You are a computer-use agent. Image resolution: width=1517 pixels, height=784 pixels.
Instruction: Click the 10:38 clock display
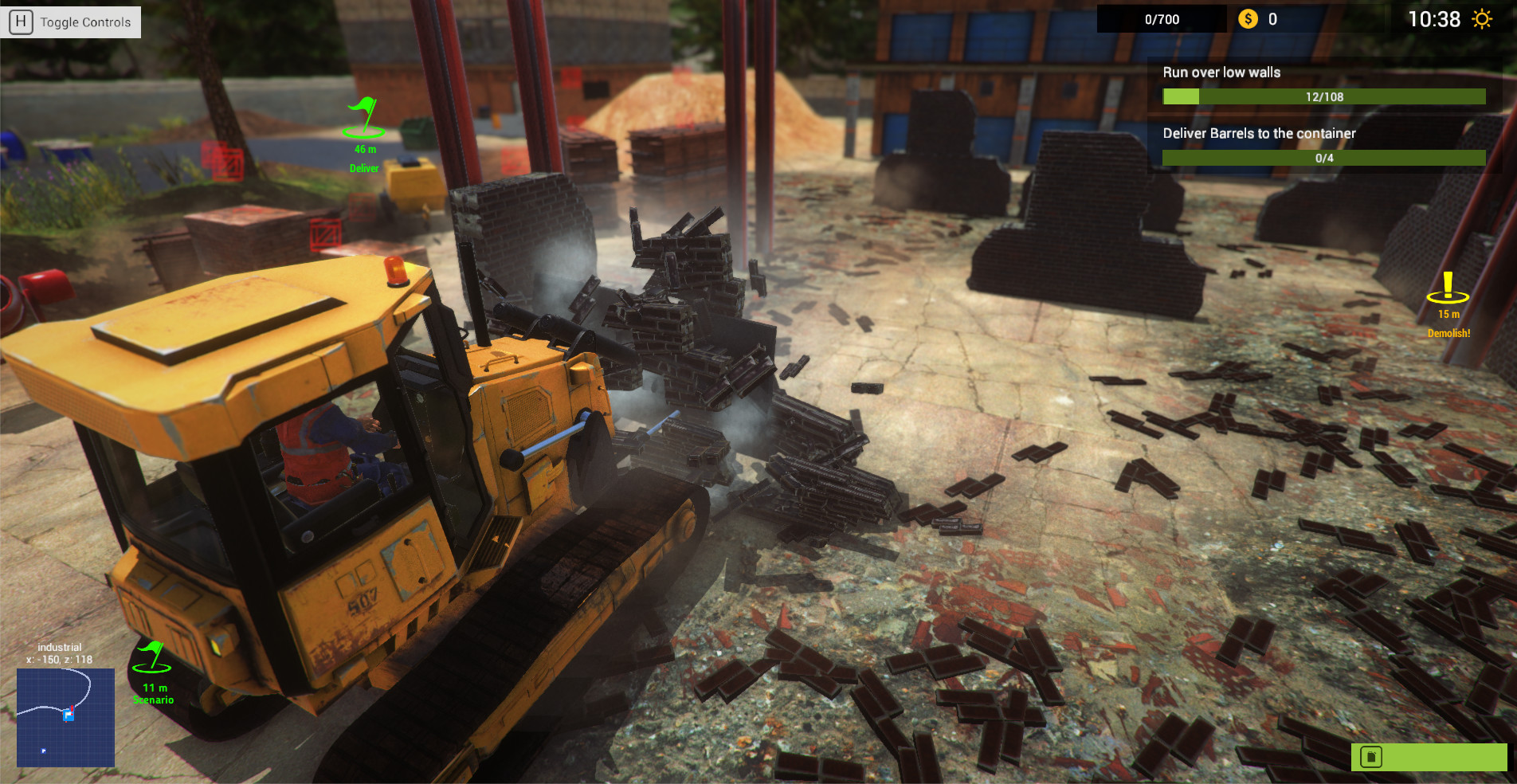click(x=1433, y=19)
